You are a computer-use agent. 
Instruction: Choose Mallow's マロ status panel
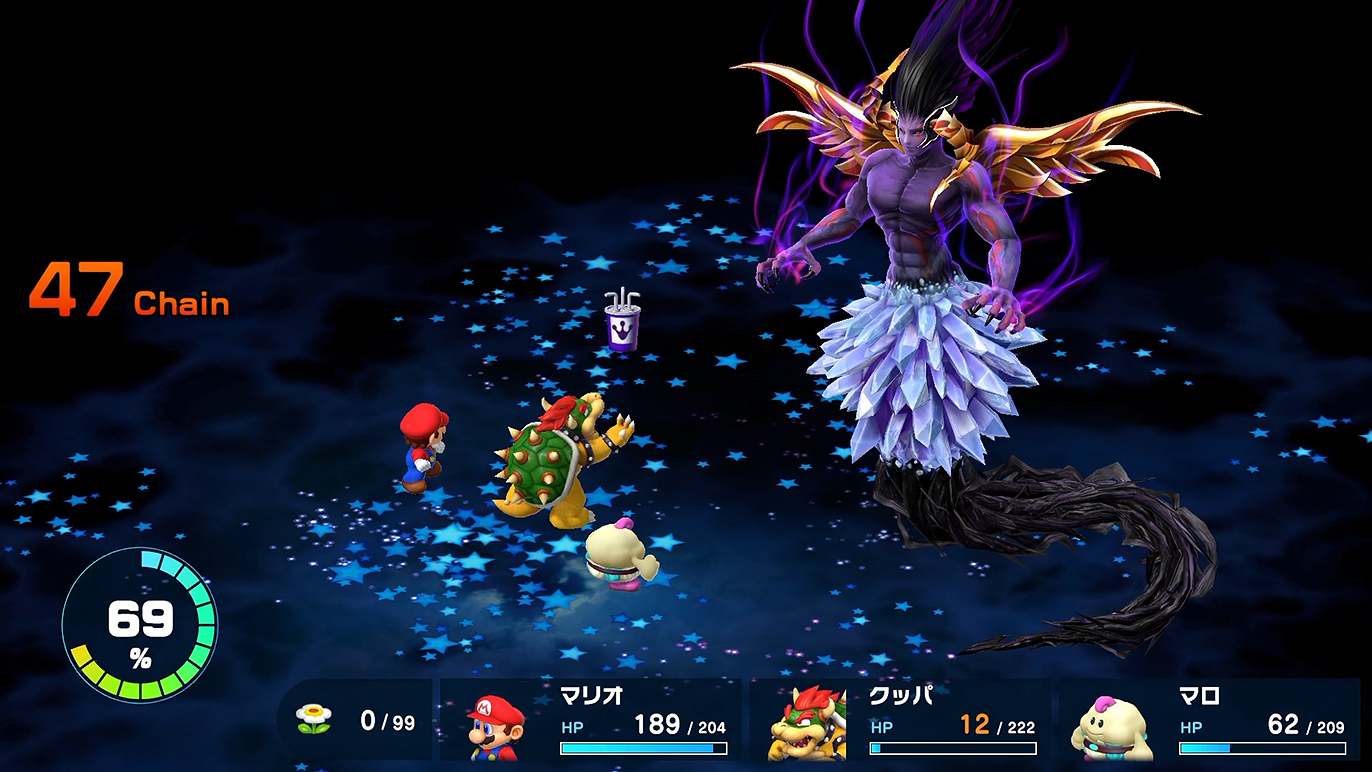tap(1209, 721)
